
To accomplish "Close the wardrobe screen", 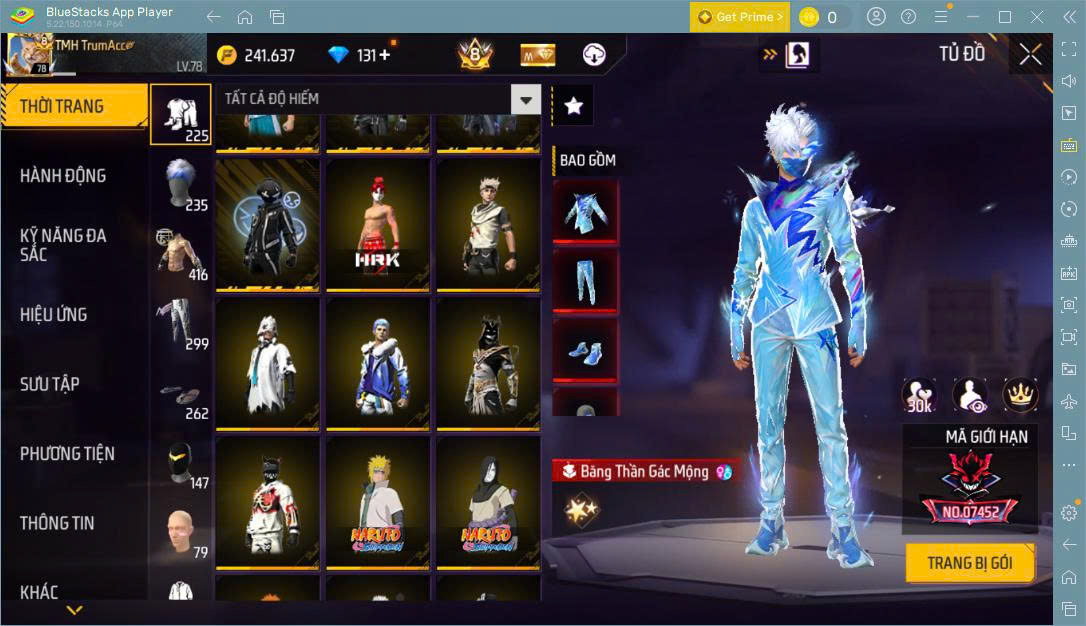I will [1030, 55].
